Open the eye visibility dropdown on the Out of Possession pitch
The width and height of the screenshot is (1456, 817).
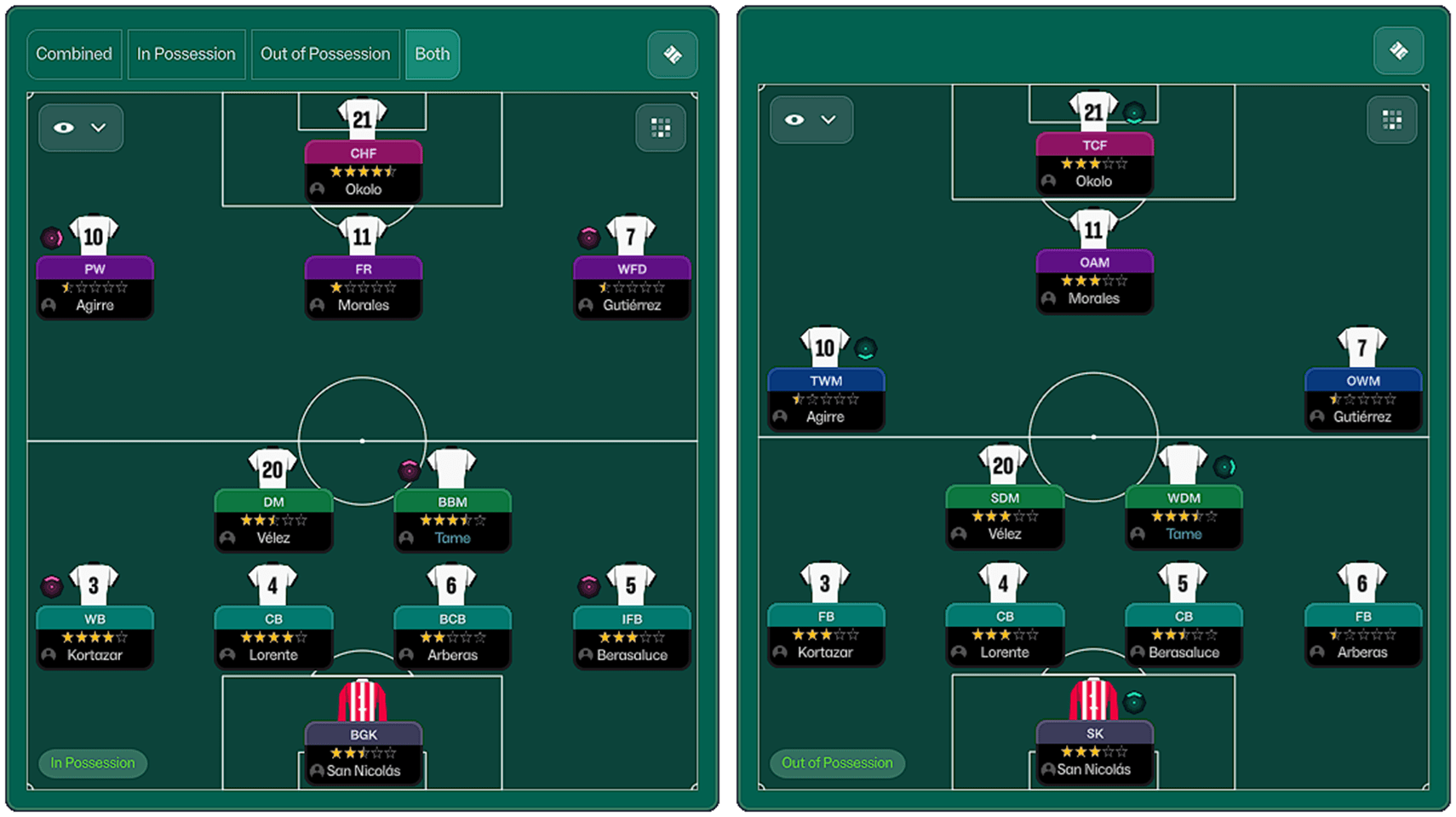point(811,120)
